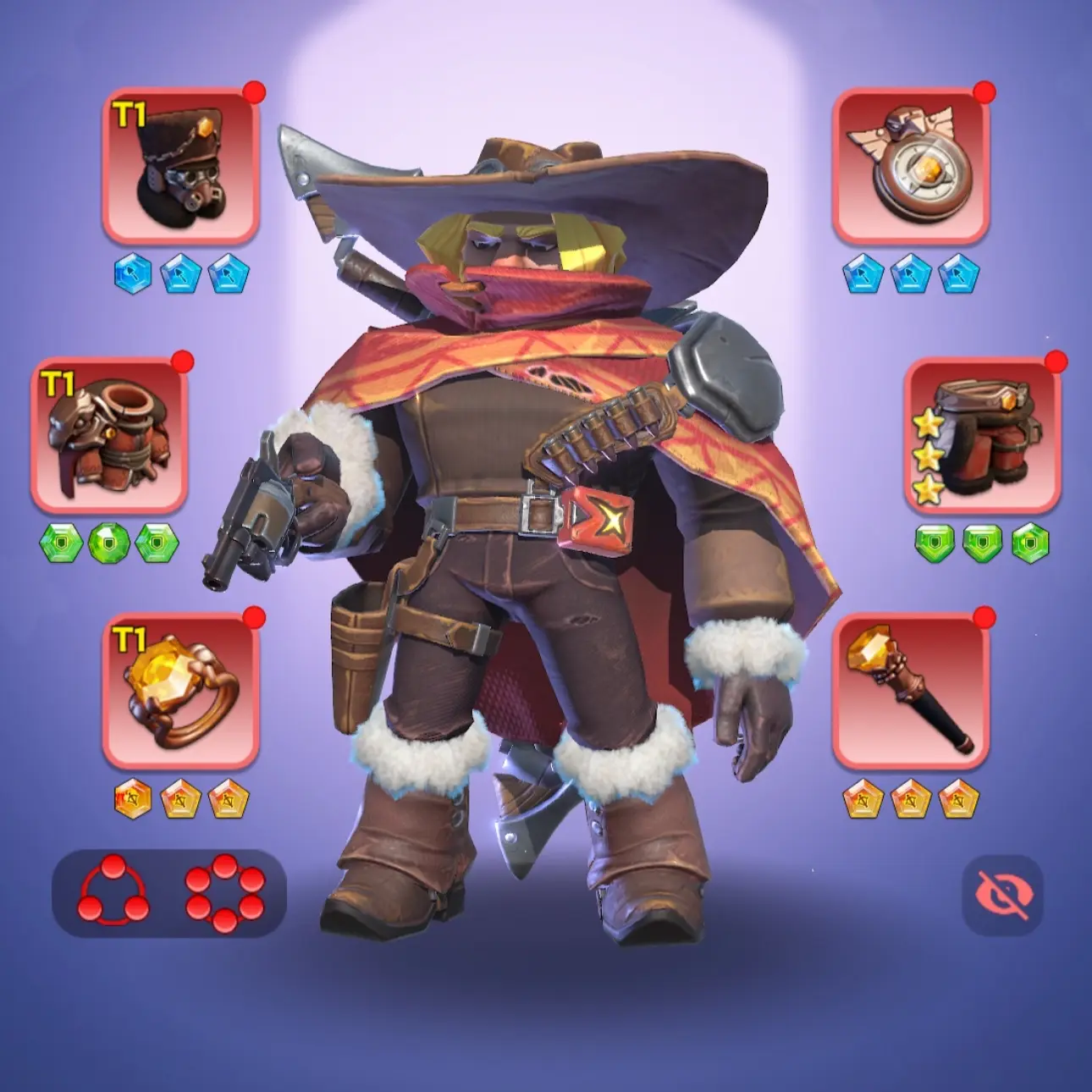Open the winged pocket watch accessory slot

coord(910,164)
